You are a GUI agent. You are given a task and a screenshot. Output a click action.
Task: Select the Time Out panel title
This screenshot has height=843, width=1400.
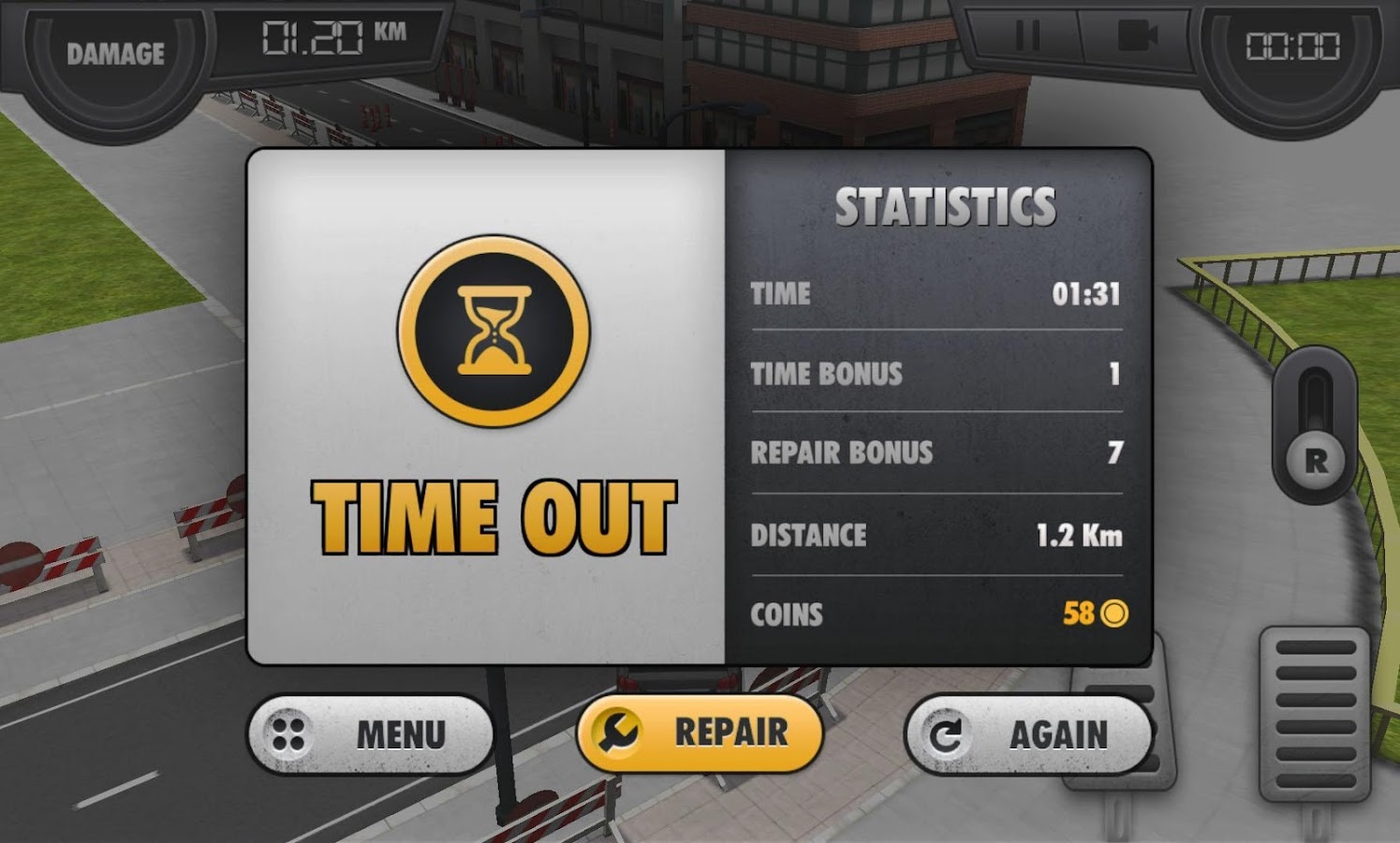coord(494,513)
